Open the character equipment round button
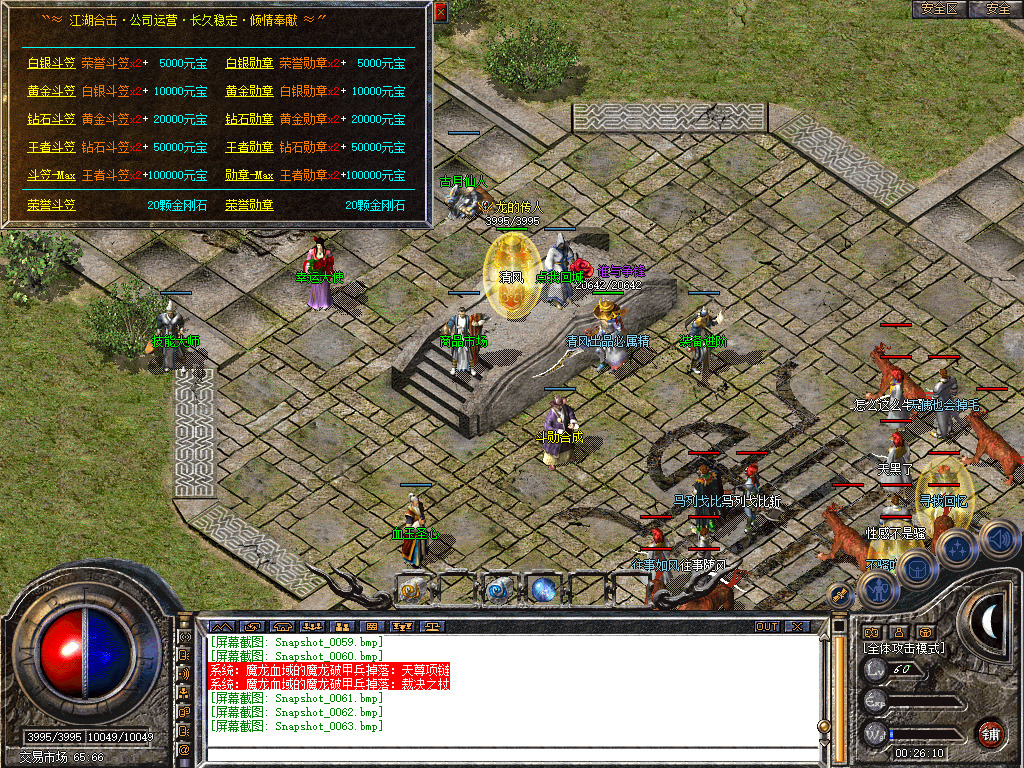 coord(879,590)
